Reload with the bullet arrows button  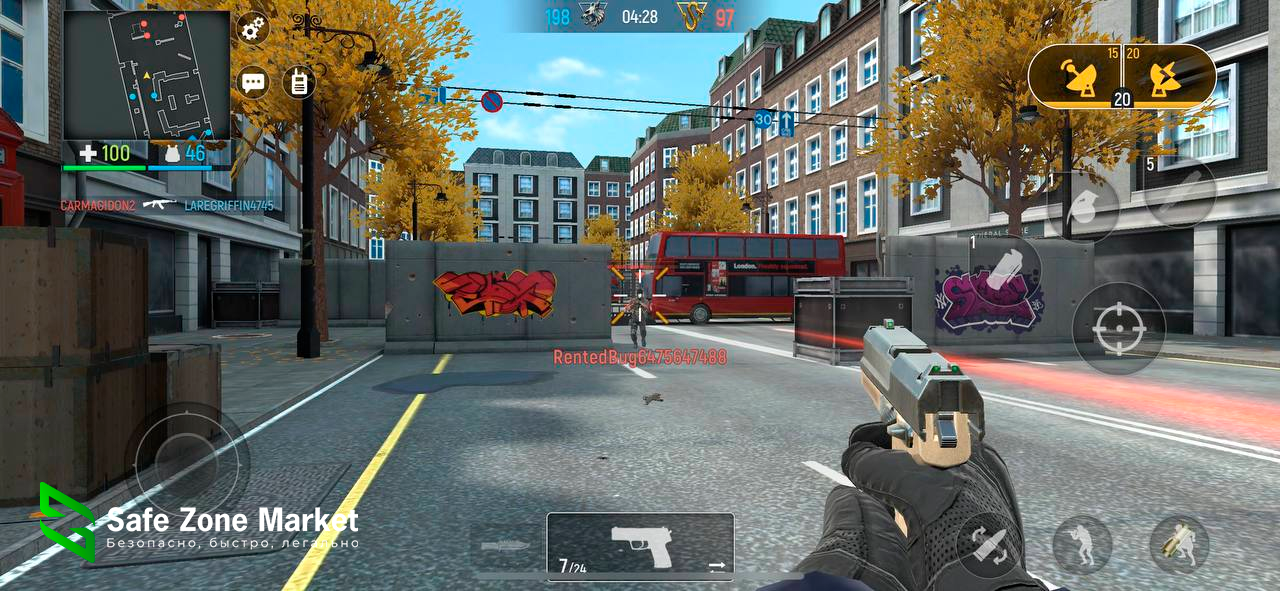click(x=987, y=545)
